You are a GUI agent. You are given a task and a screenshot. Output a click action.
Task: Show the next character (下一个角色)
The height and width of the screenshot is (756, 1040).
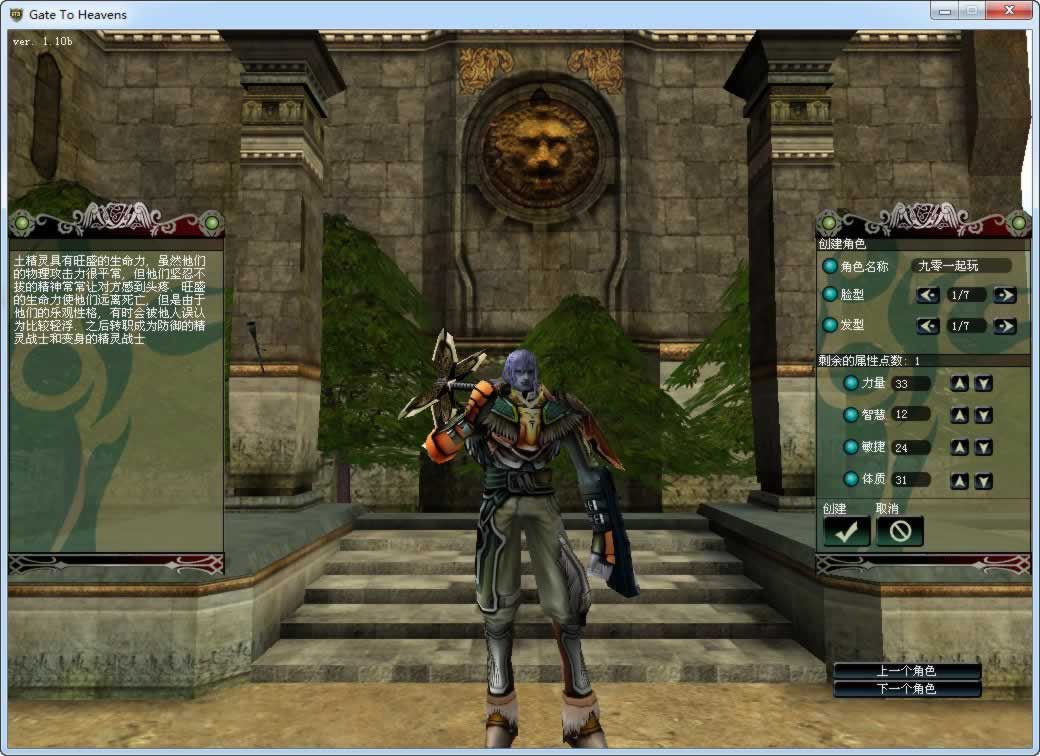907,689
